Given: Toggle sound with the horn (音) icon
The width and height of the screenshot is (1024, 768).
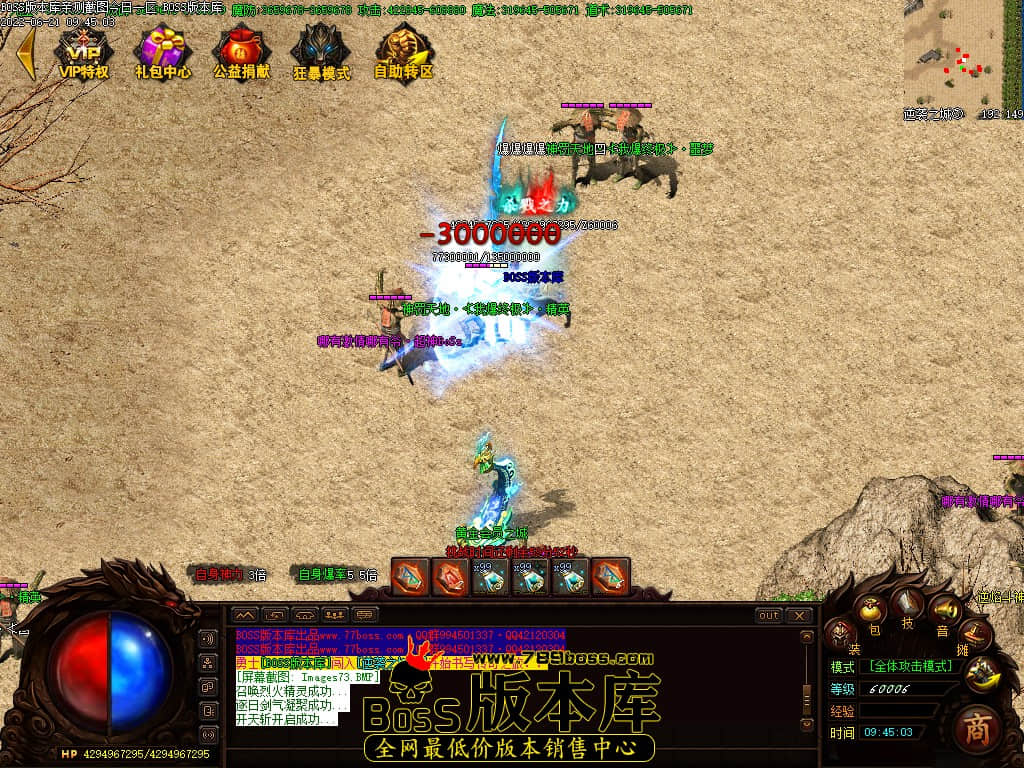Looking at the screenshot, I should tap(943, 610).
